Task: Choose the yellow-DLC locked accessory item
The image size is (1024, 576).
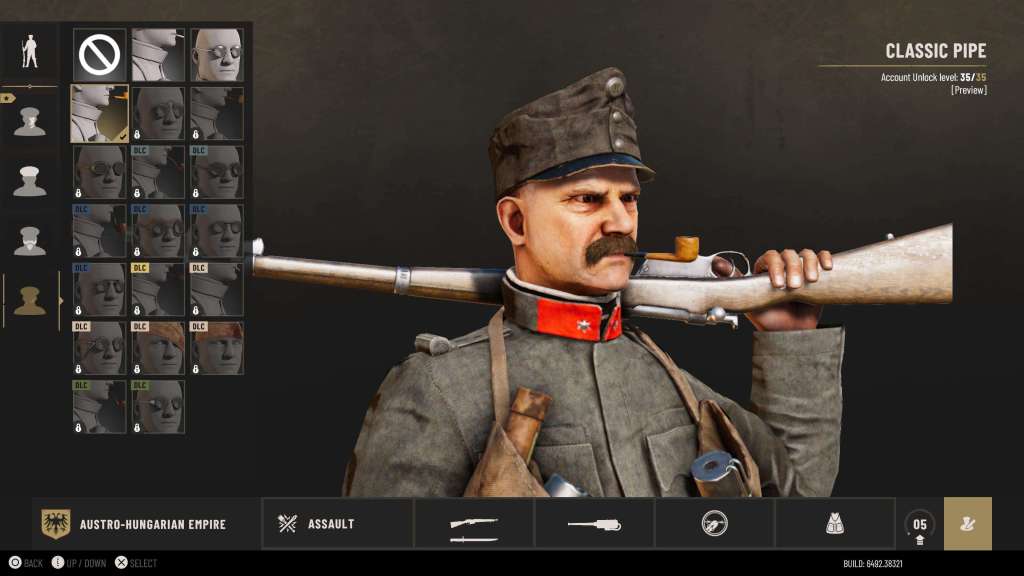Action: coord(158,290)
